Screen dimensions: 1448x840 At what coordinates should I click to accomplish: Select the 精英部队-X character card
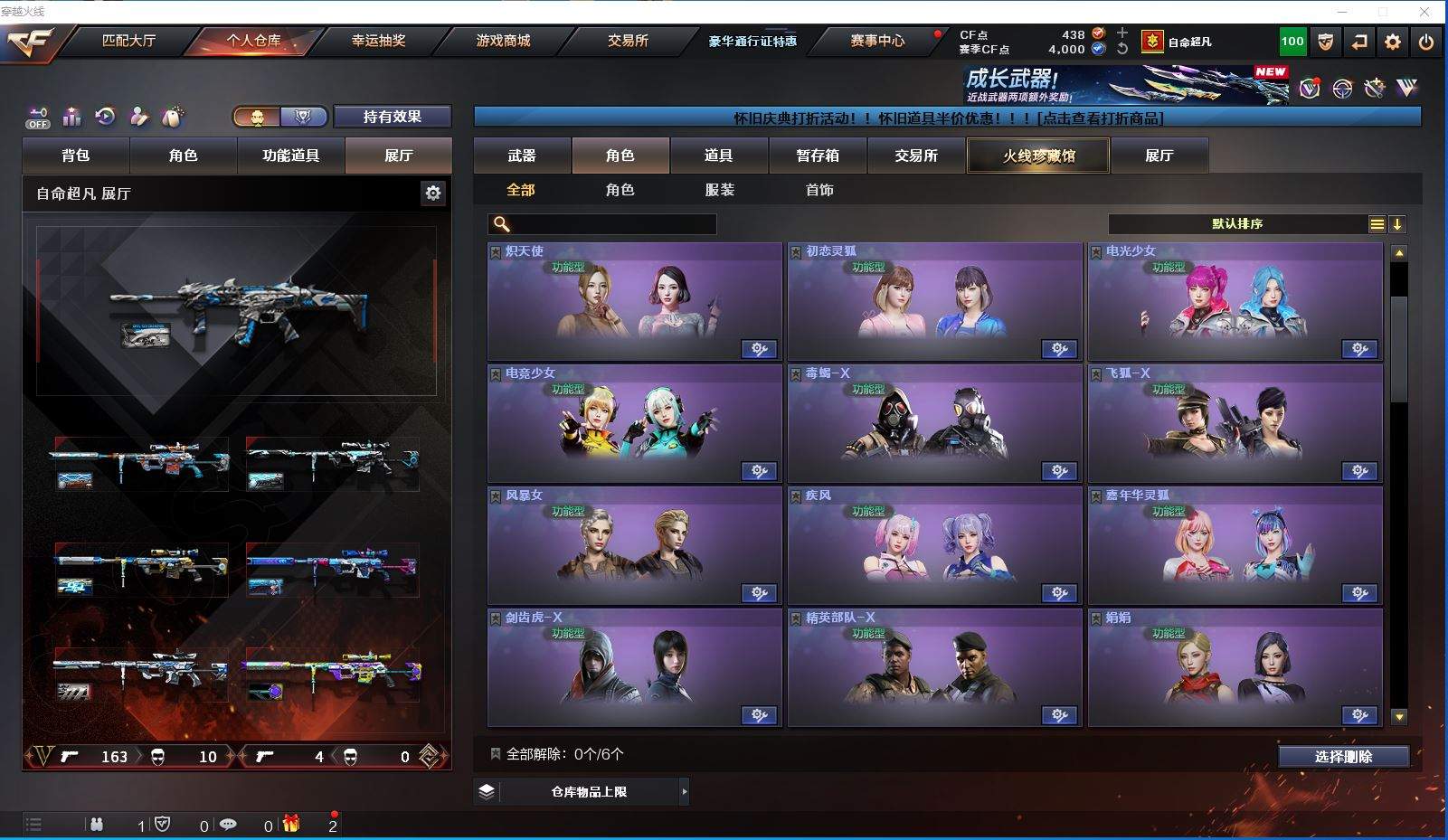point(934,668)
